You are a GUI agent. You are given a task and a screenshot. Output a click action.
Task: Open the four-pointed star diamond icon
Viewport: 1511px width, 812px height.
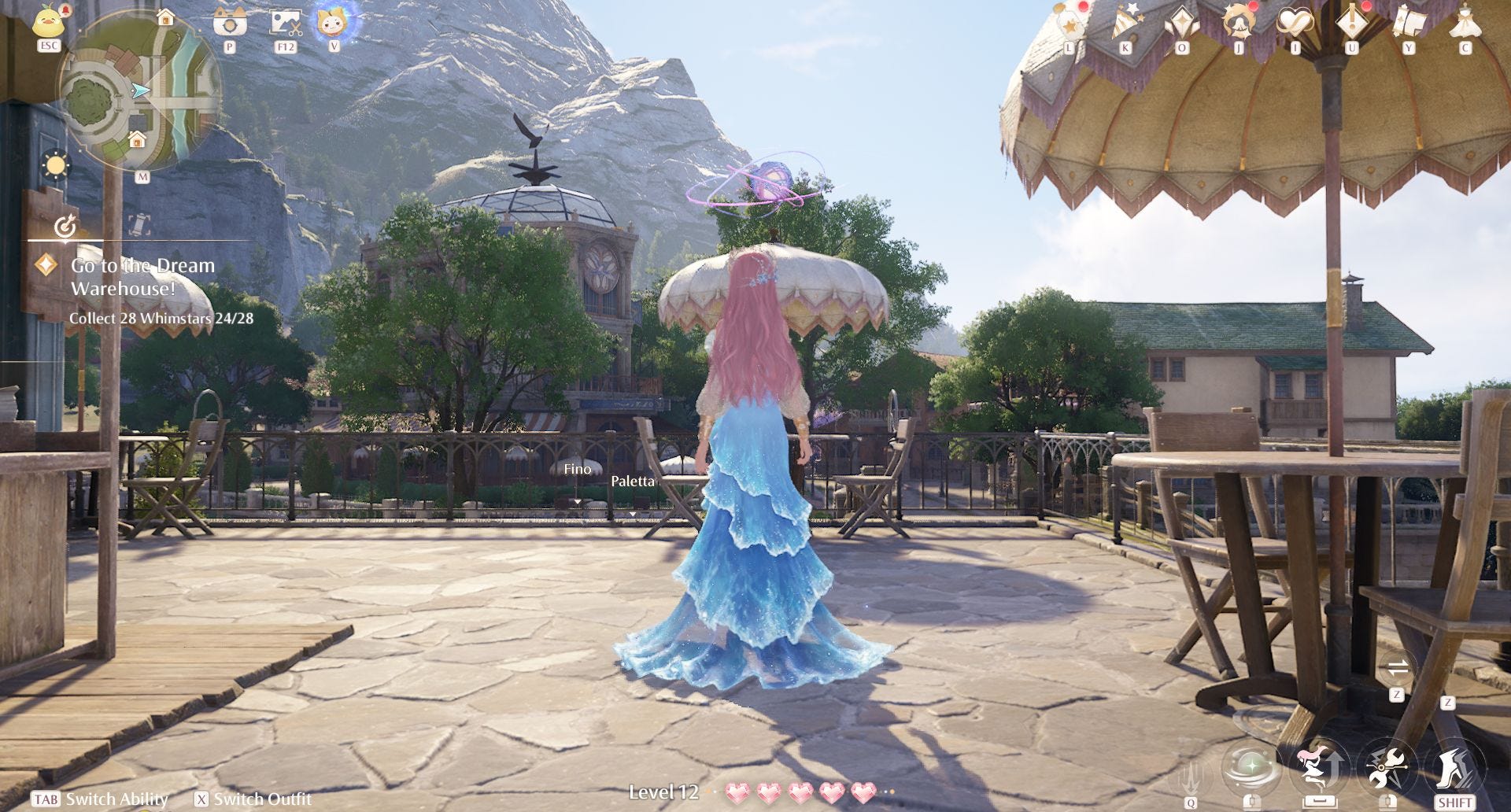tap(1182, 22)
